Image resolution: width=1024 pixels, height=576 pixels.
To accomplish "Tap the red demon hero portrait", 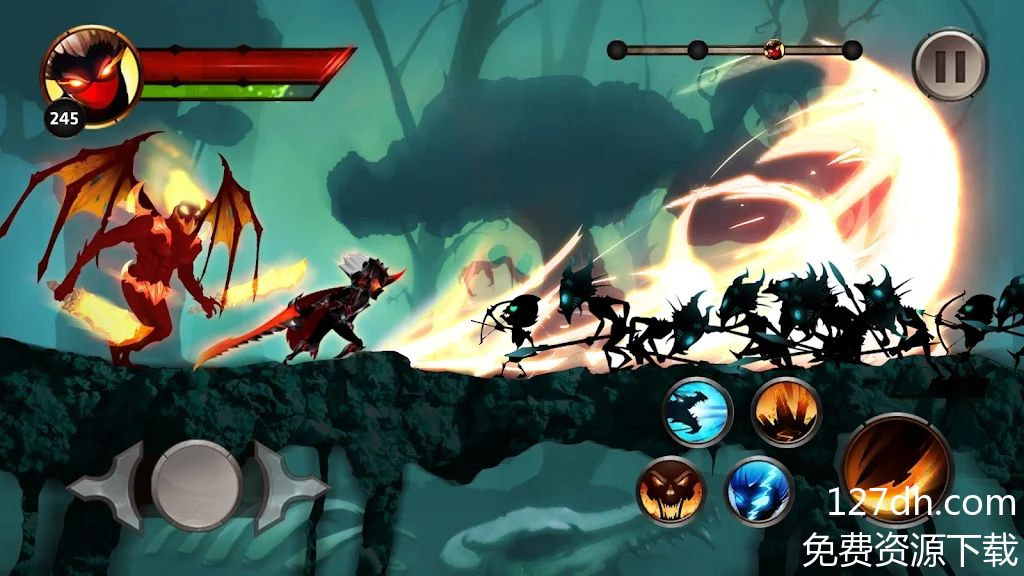I will click(89, 73).
